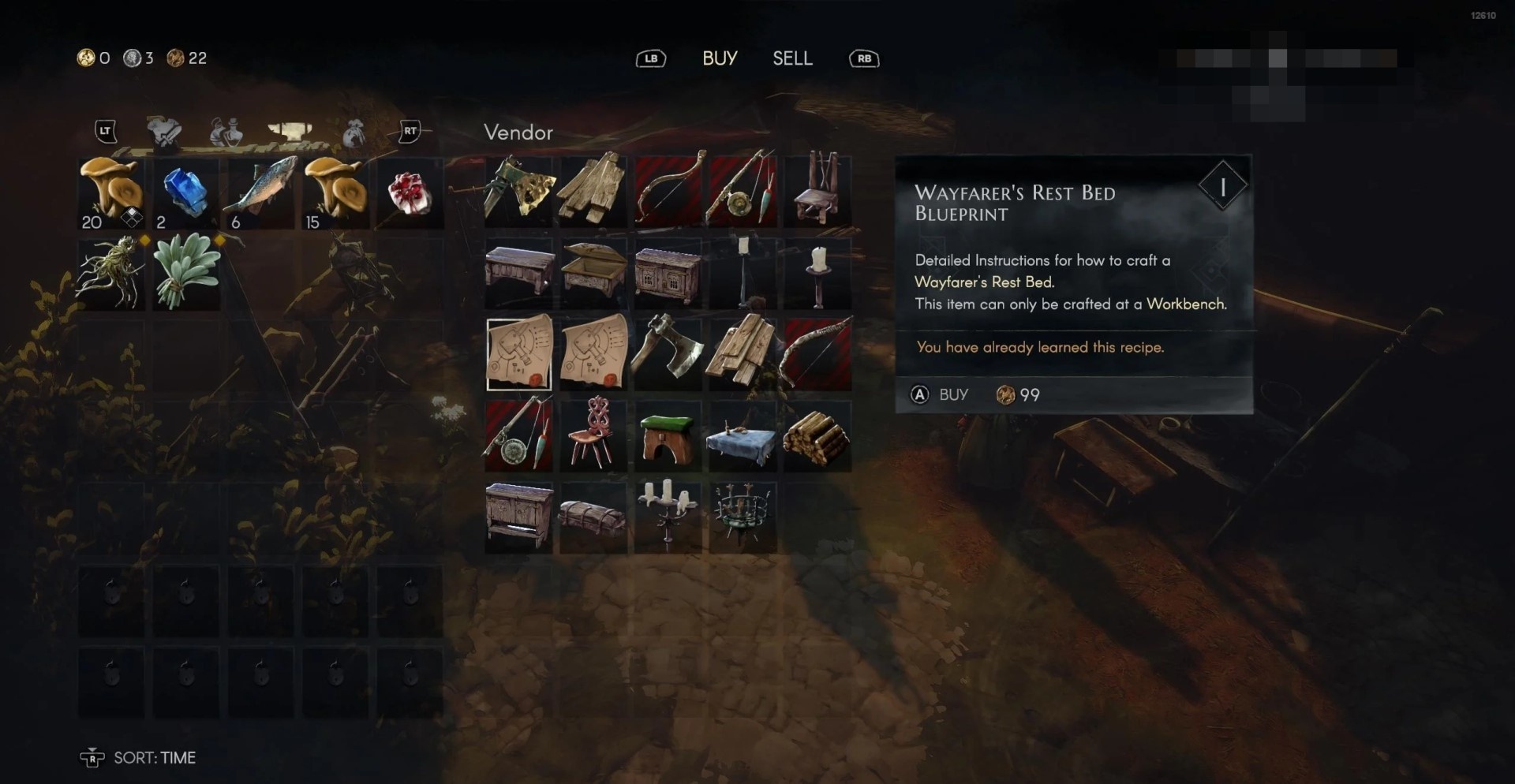The image size is (1515, 784).
Task: Select the stack of 20 mushrooms
Action: click(x=111, y=193)
